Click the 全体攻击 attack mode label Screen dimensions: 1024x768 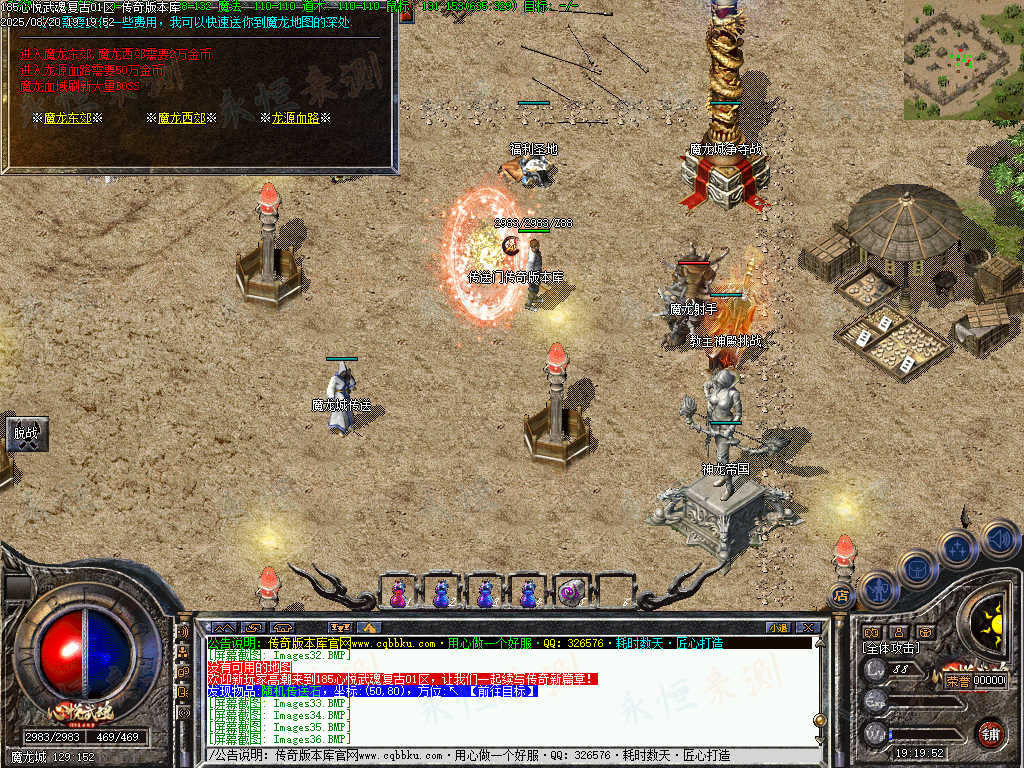[891, 648]
